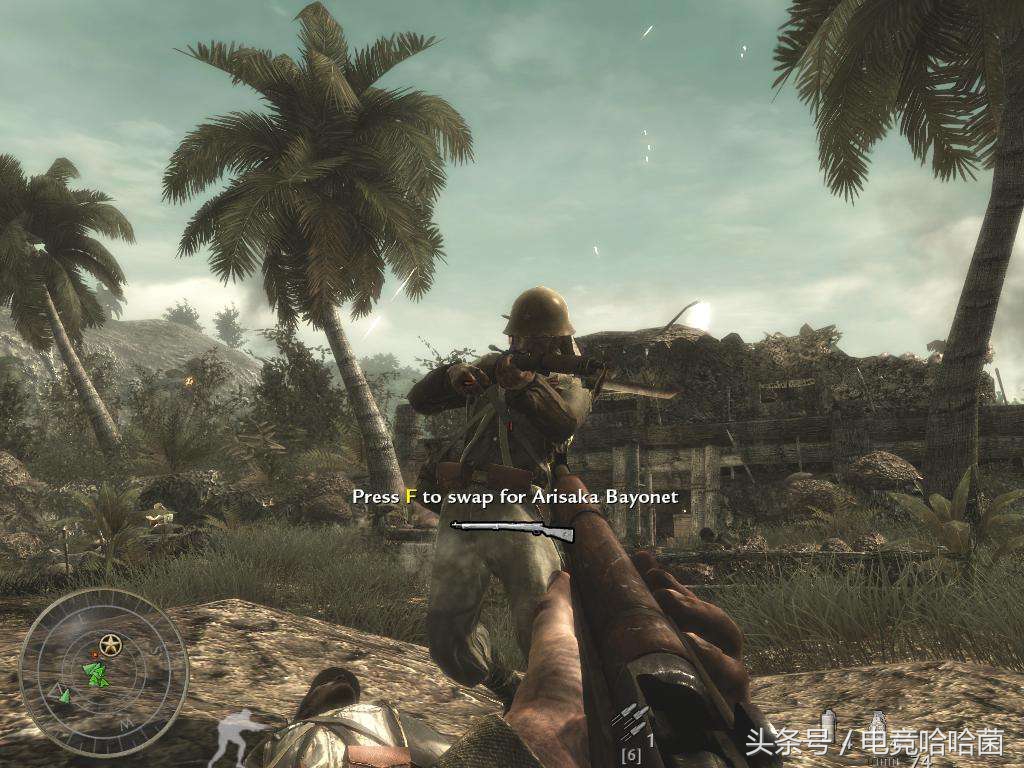Select the Arisaka Bayonet rifle pickup icon

click(x=513, y=530)
